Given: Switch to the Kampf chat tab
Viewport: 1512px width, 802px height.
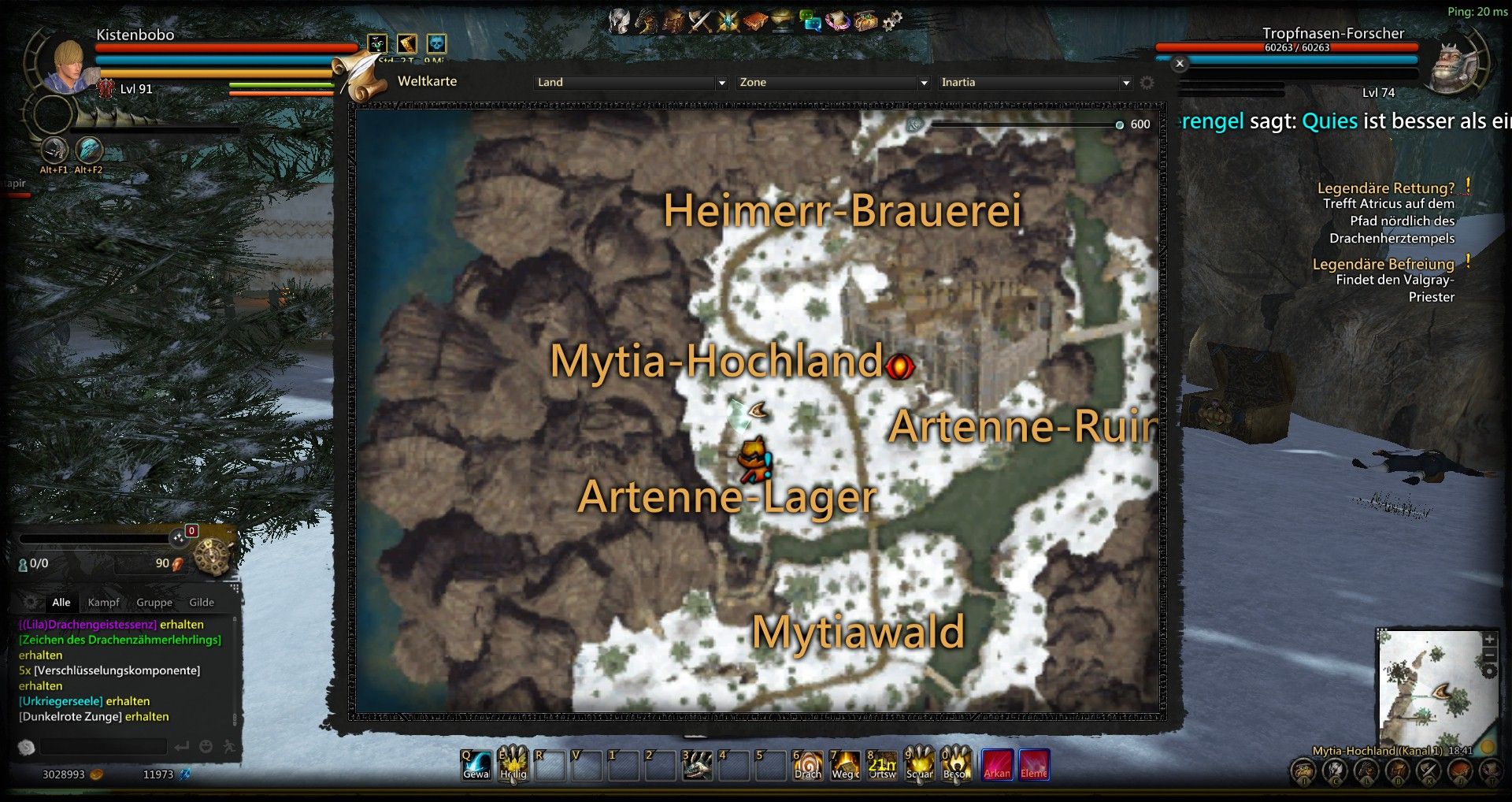Looking at the screenshot, I should (103, 603).
